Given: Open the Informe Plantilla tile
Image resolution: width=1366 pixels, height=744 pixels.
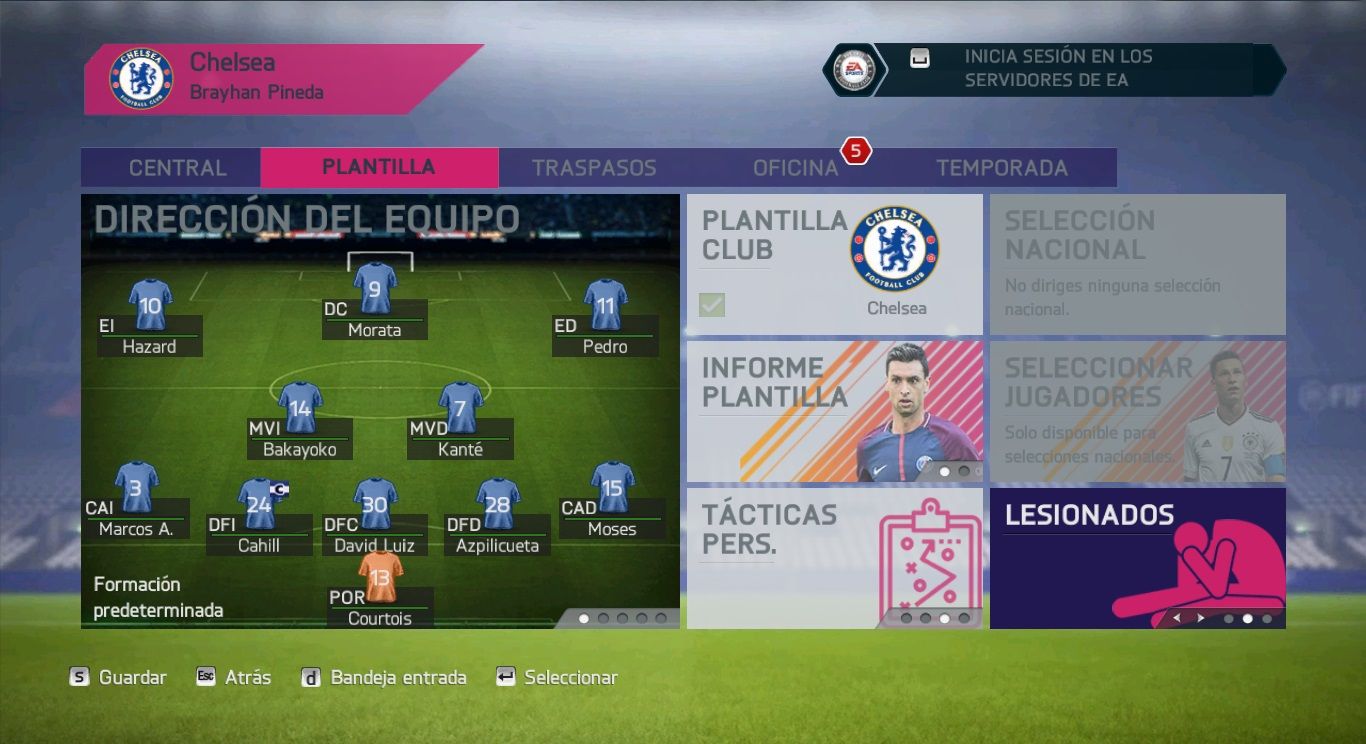Looking at the screenshot, I should point(834,411).
